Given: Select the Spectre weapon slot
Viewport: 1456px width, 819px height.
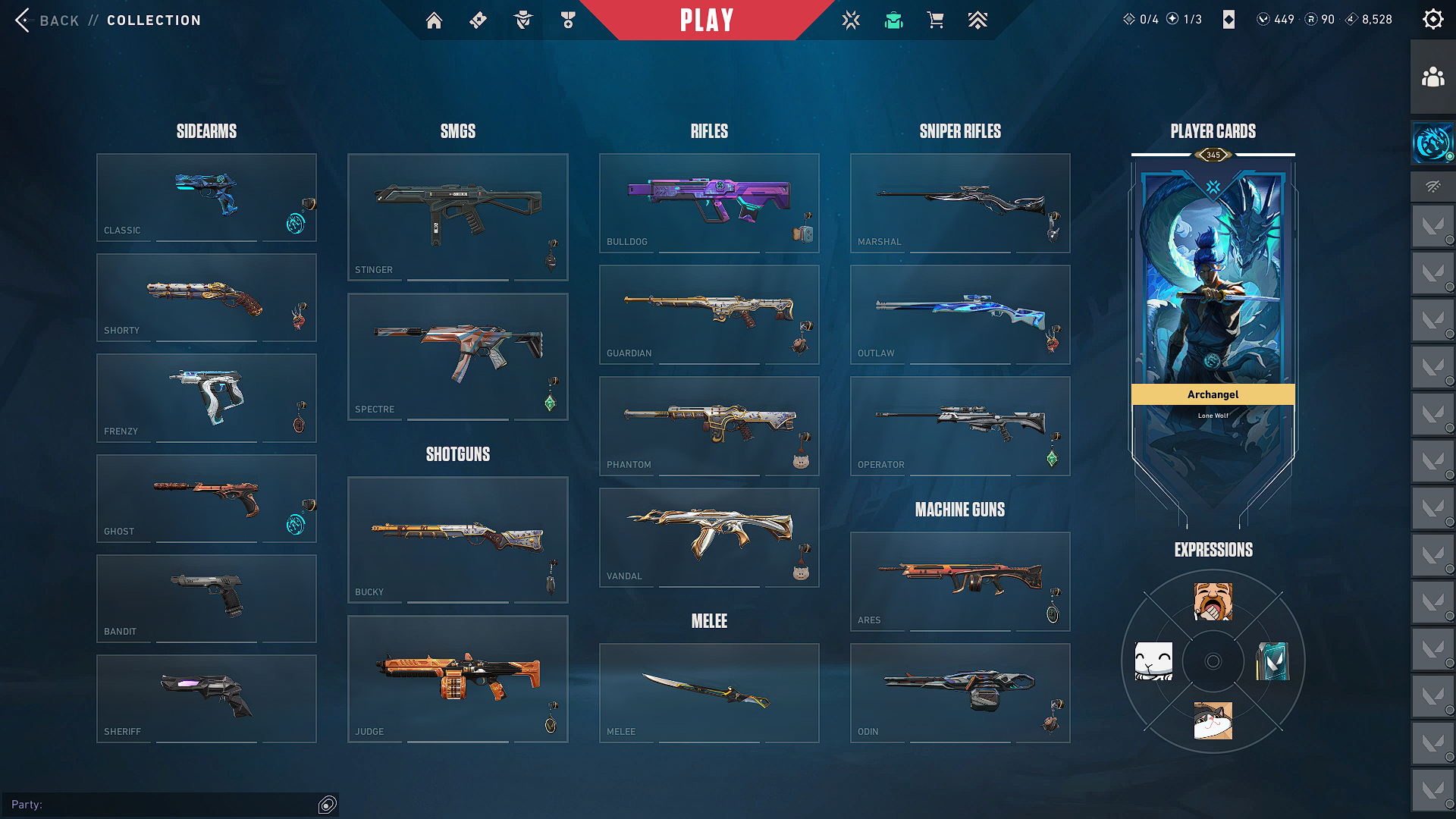Looking at the screenshot, I should pos(457,356).
